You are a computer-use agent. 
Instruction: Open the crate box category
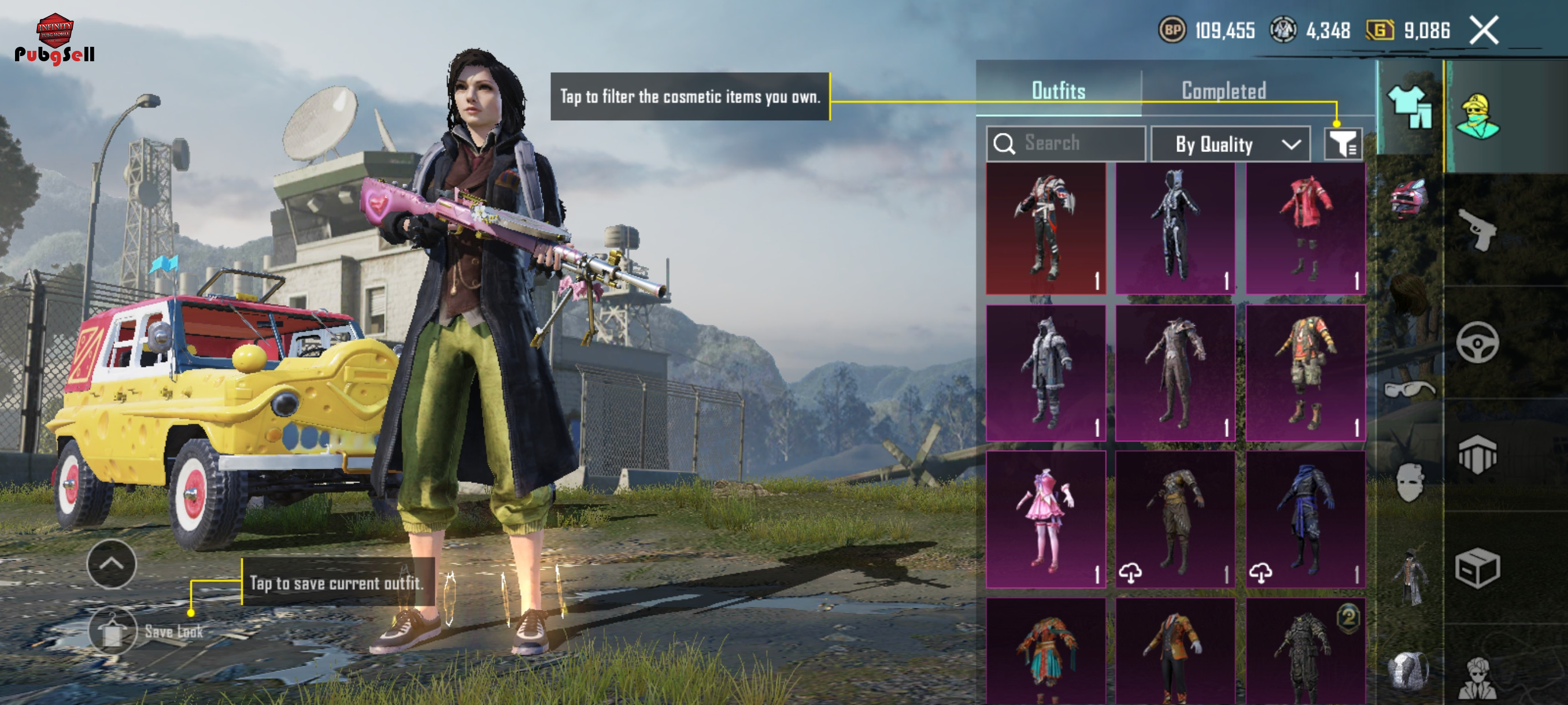click(1477, 567)
